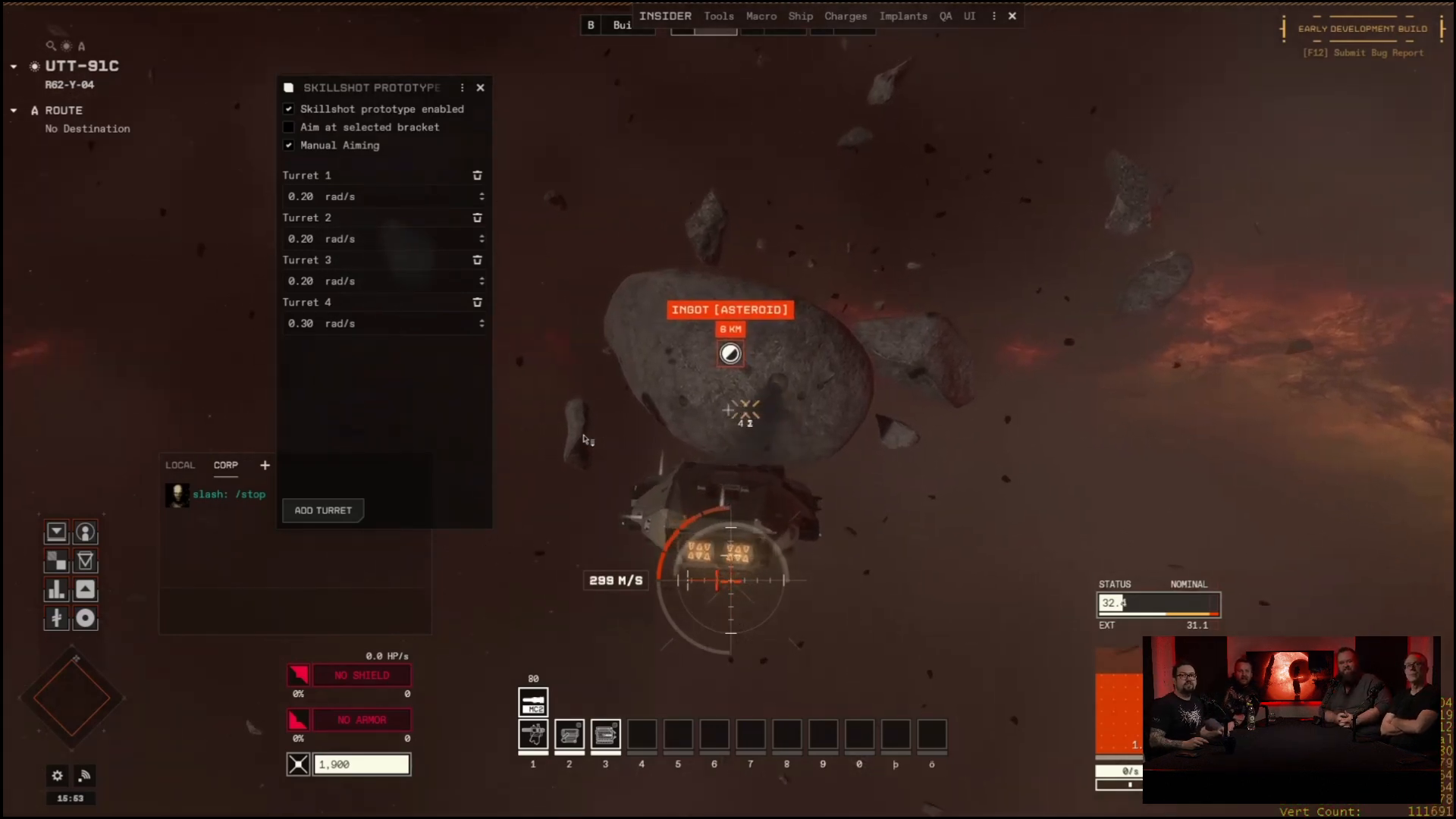
Task: Click the ADD TURRET button
Action: click(x=322, y=510)
